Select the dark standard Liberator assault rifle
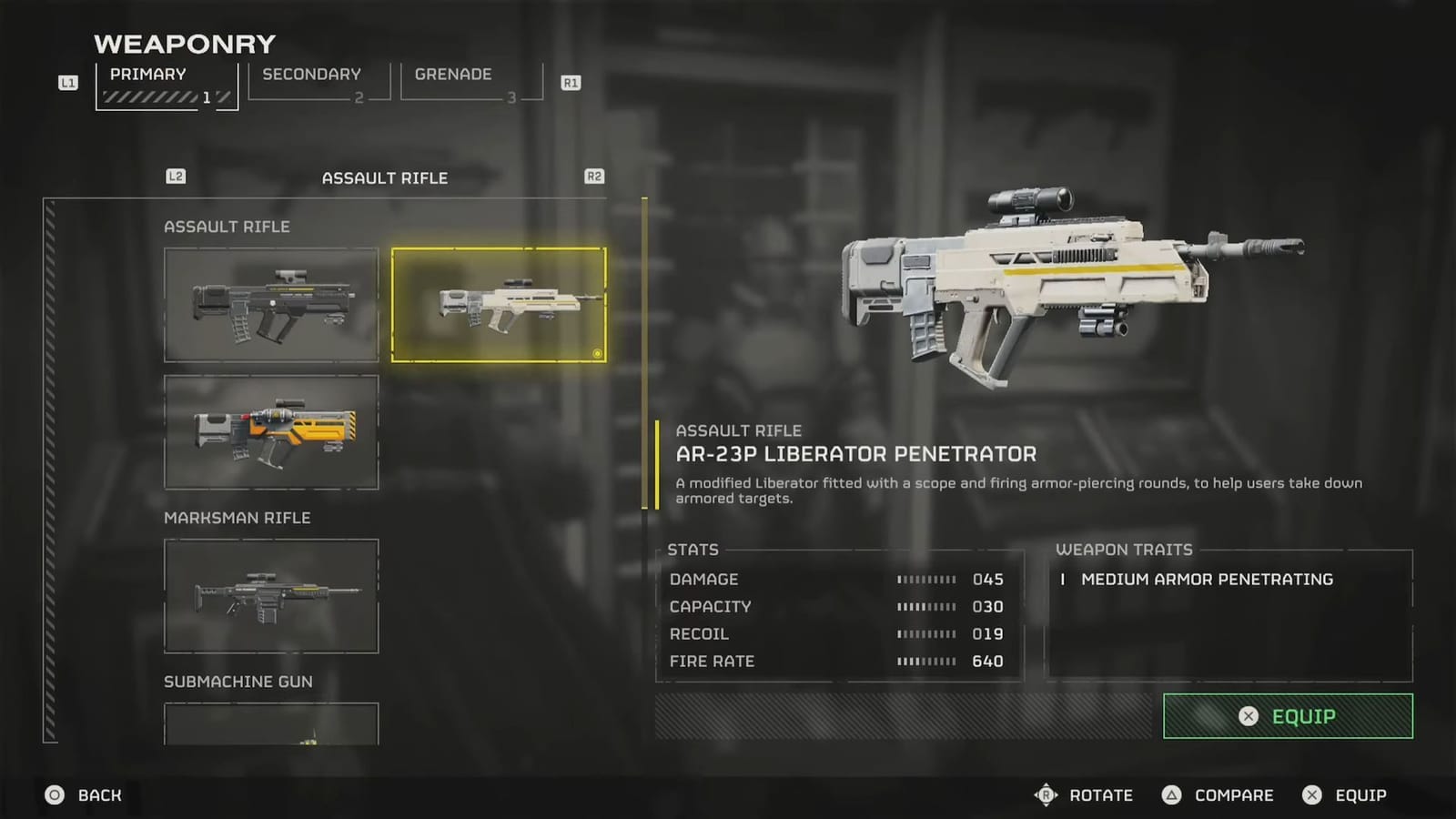The height and width of the screenshot is (819, 1456). [271, 305]
